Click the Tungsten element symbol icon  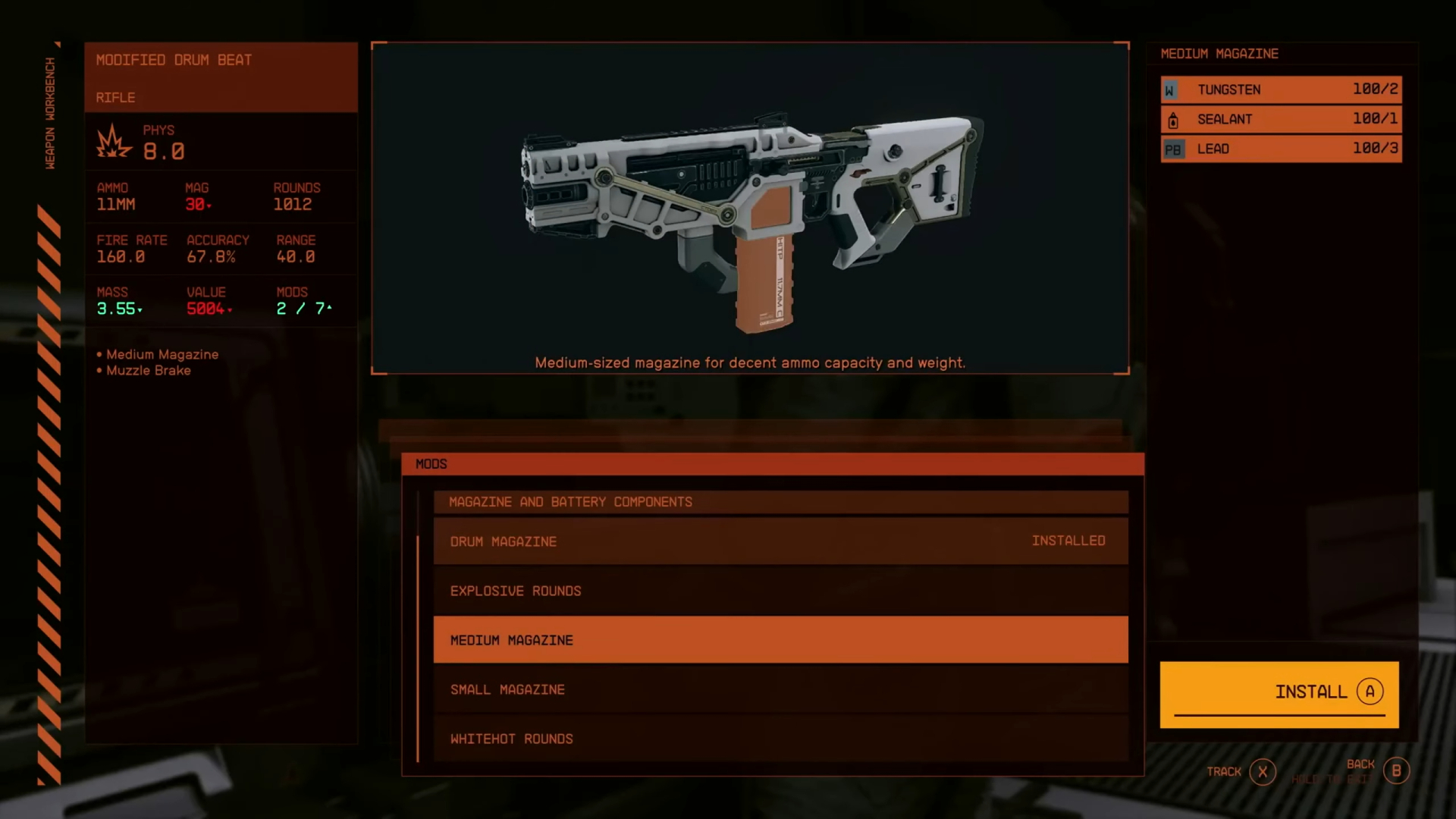(1172, 89)
